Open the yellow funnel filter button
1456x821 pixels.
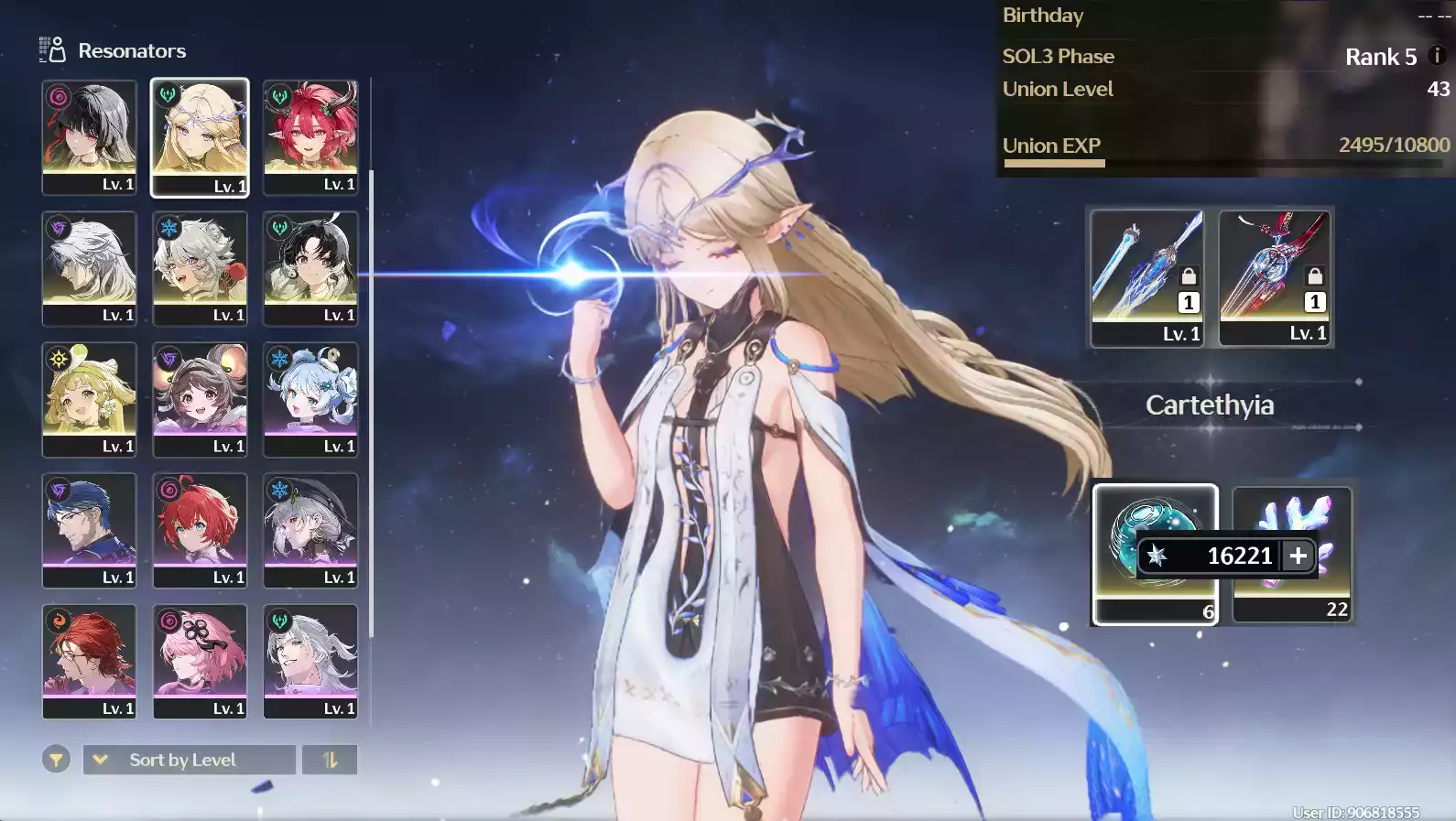coord(56,760)
